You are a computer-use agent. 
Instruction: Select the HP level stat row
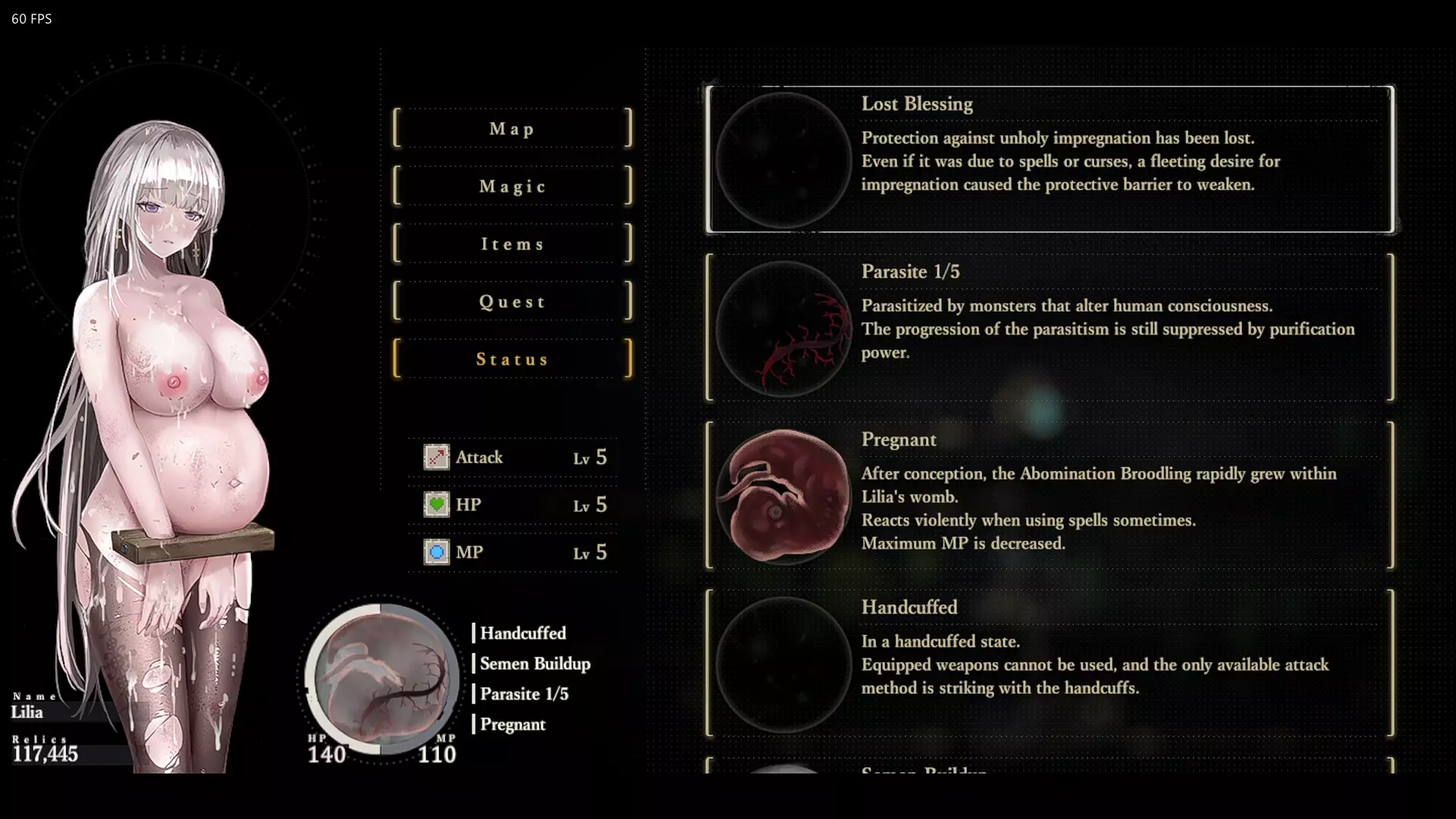pos(514,505)
